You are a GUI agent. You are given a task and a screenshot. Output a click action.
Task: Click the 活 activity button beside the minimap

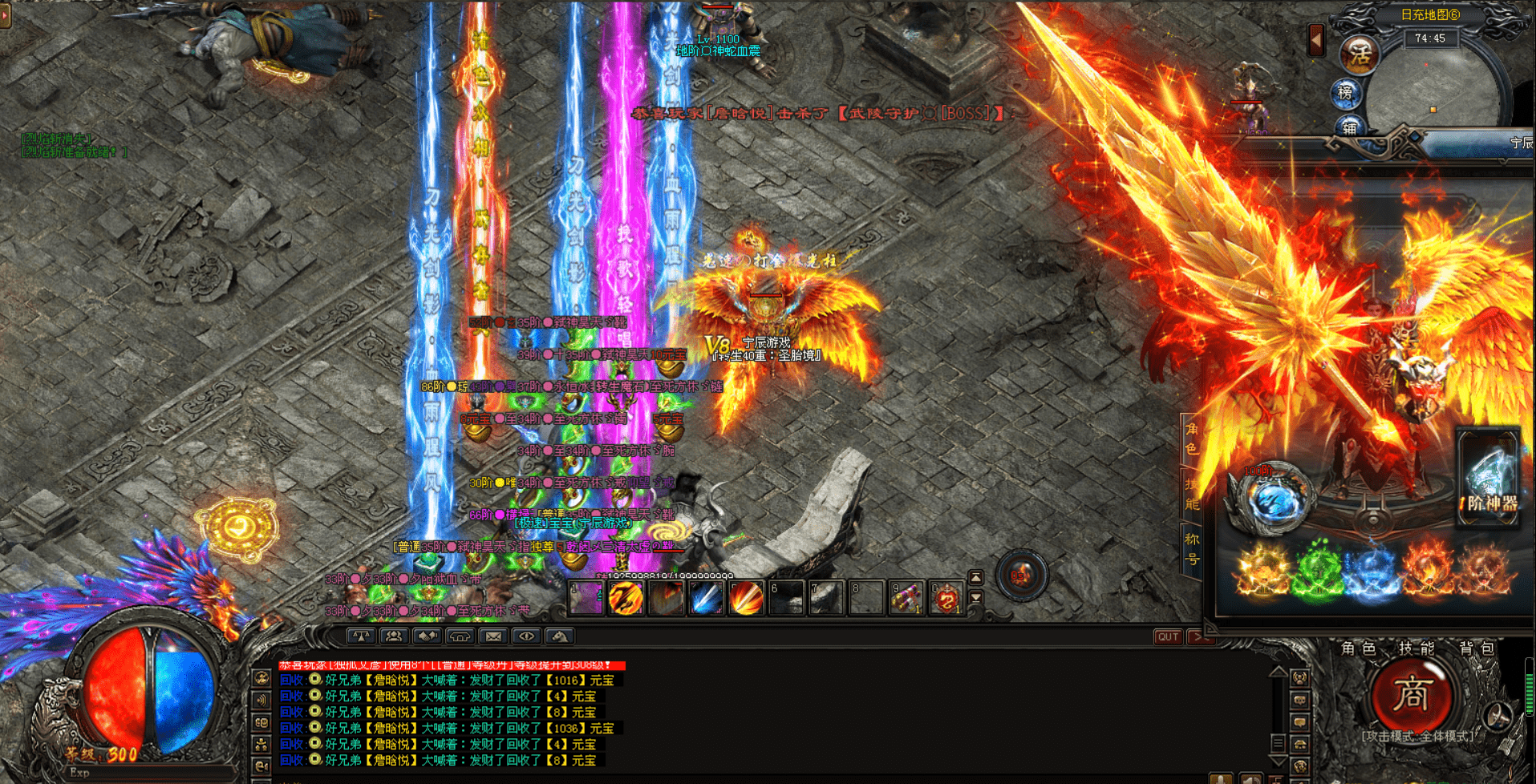[x=1360, y=55]
